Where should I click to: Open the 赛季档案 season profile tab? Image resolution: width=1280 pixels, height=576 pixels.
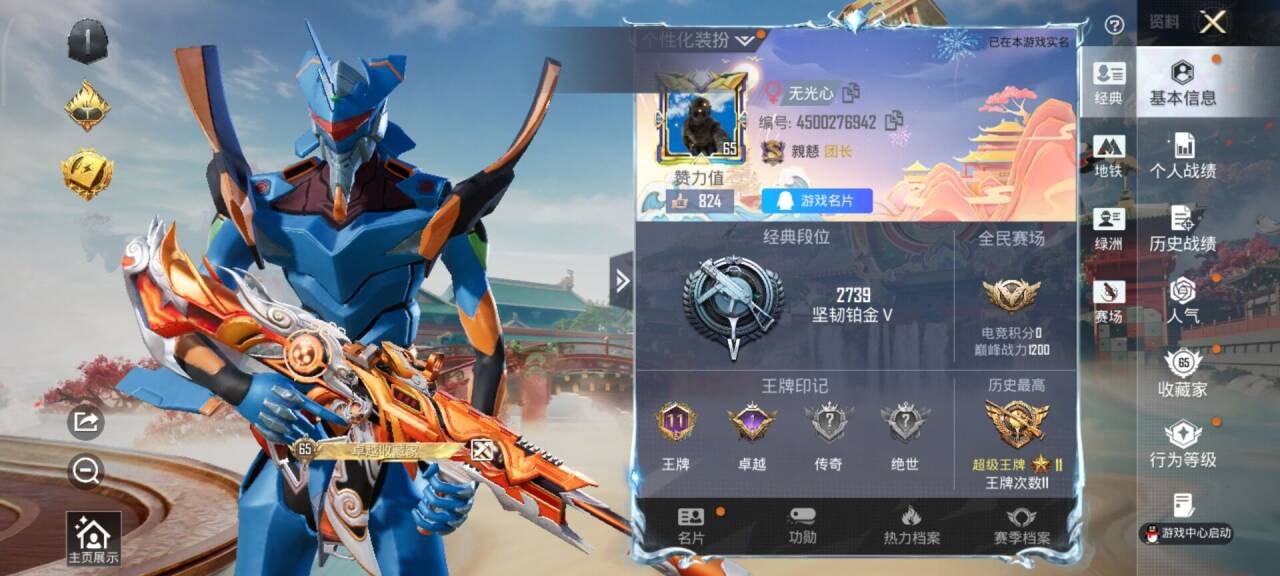point(1021,525)
